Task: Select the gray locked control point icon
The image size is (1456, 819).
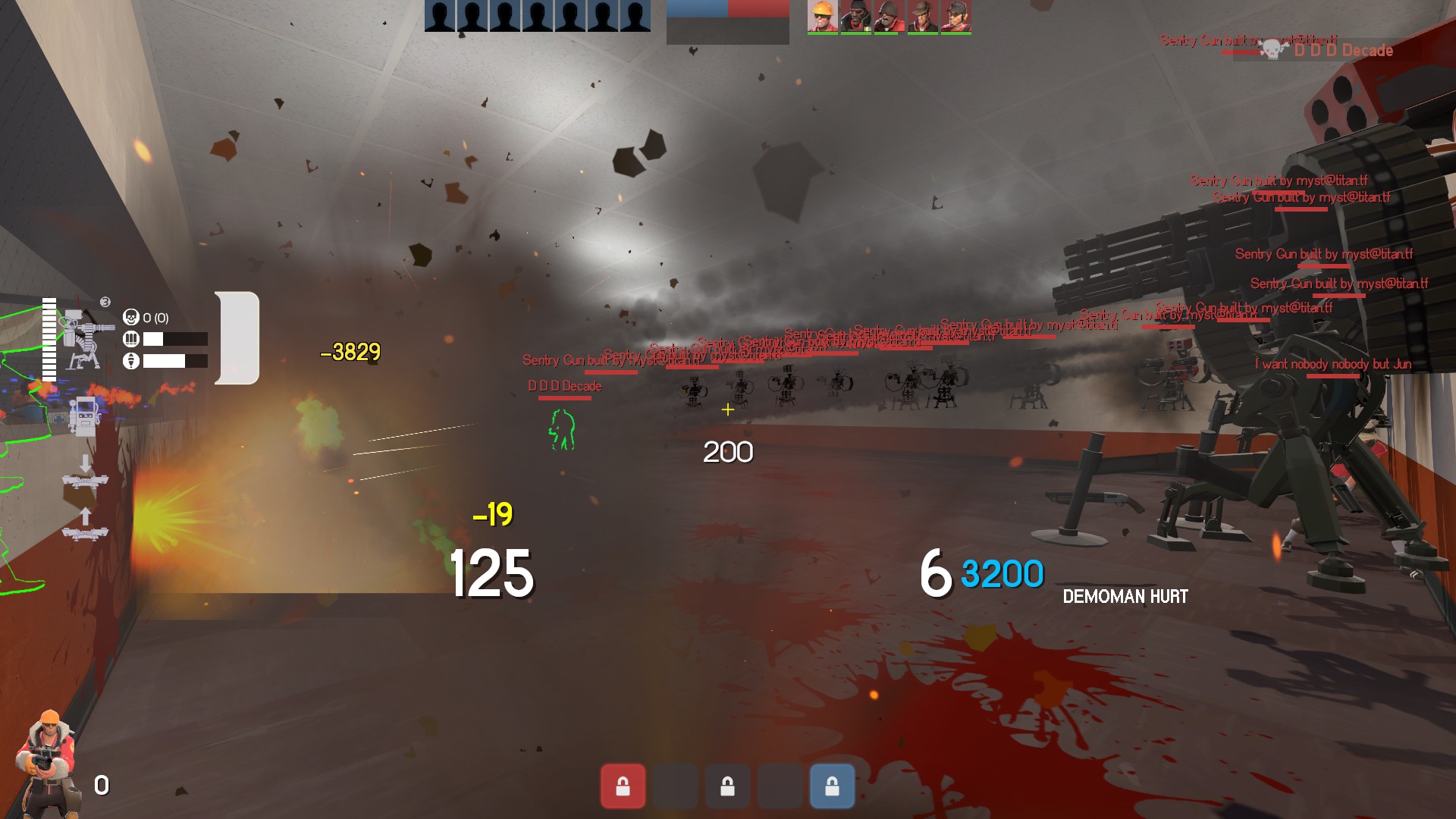Action: pyautogui.click(x=727, y=786)
